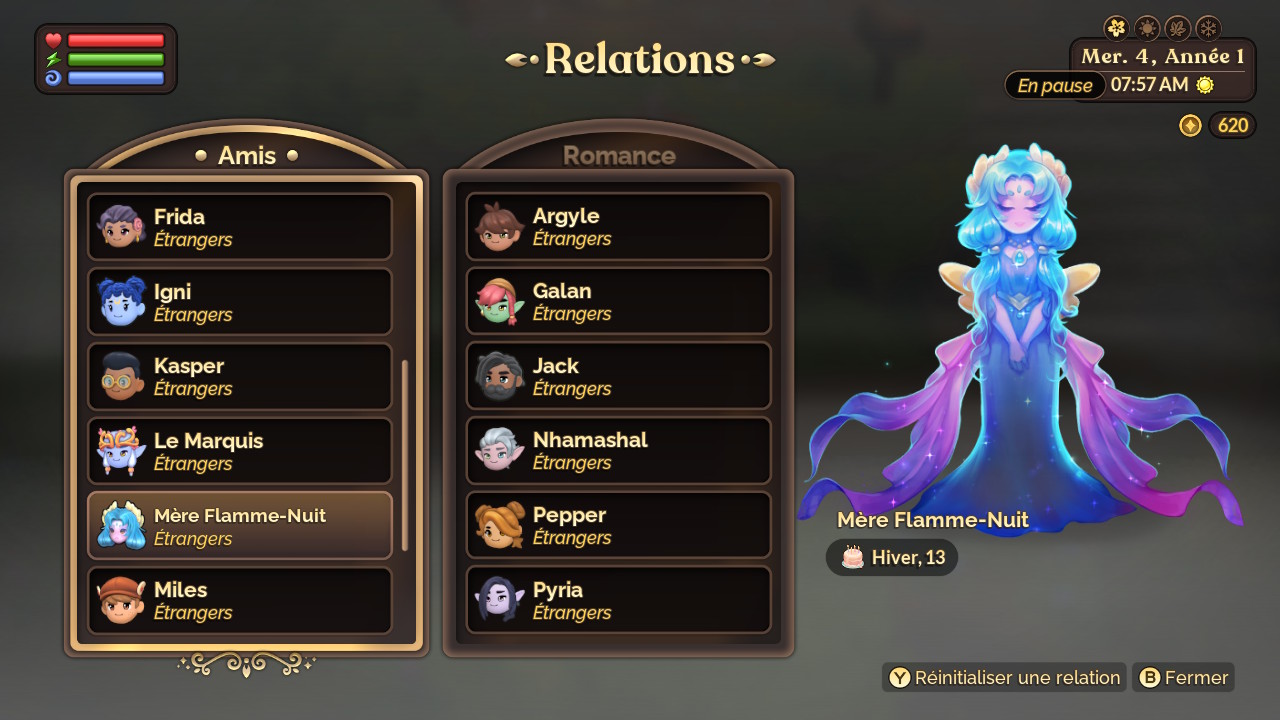Highlight the Mère Flamme-Nuit row
The height and width of the screenshot is (720, 1280).
tap(240, 526)
